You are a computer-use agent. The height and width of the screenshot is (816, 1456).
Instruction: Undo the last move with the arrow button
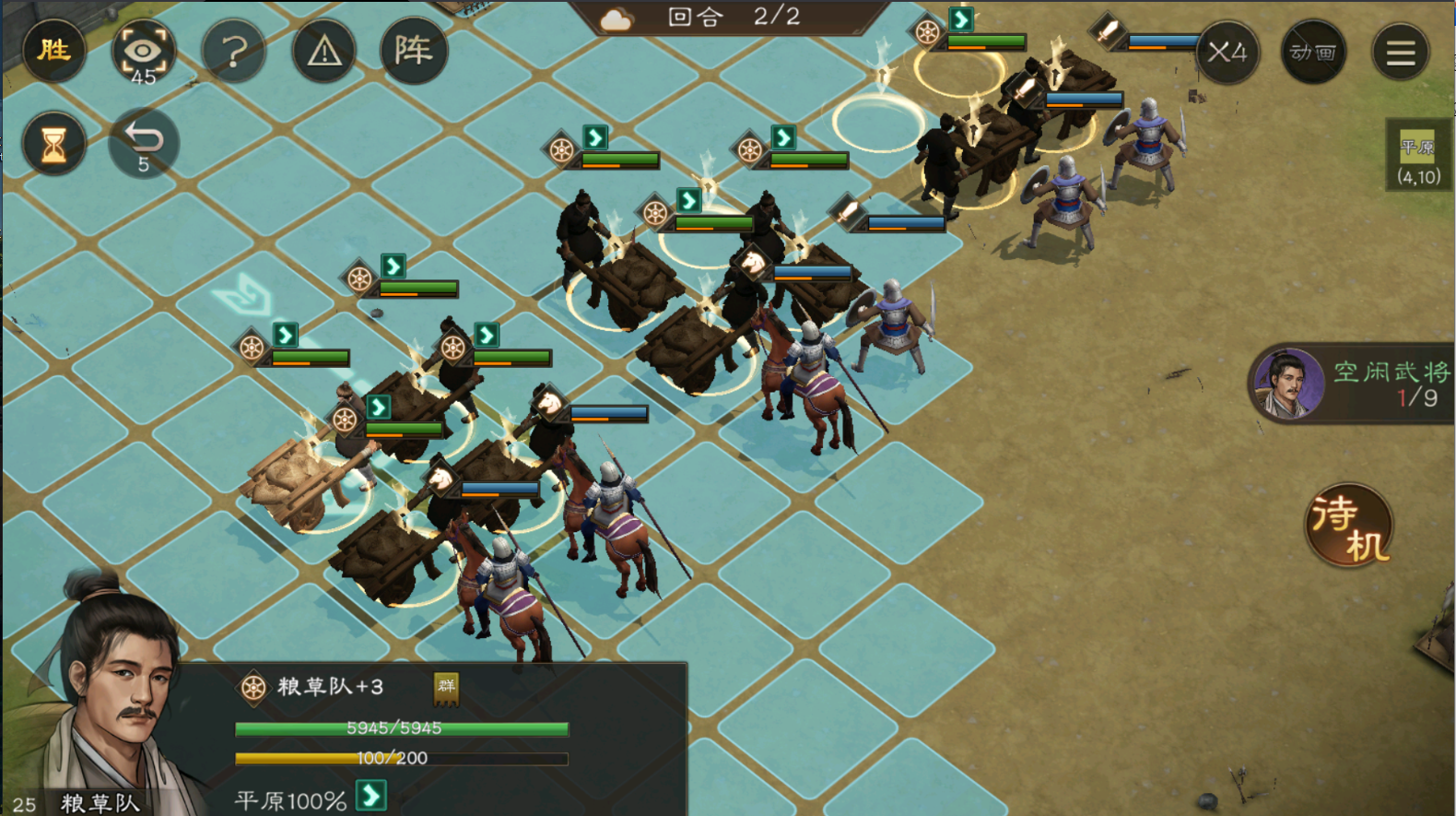click(143, 144)
